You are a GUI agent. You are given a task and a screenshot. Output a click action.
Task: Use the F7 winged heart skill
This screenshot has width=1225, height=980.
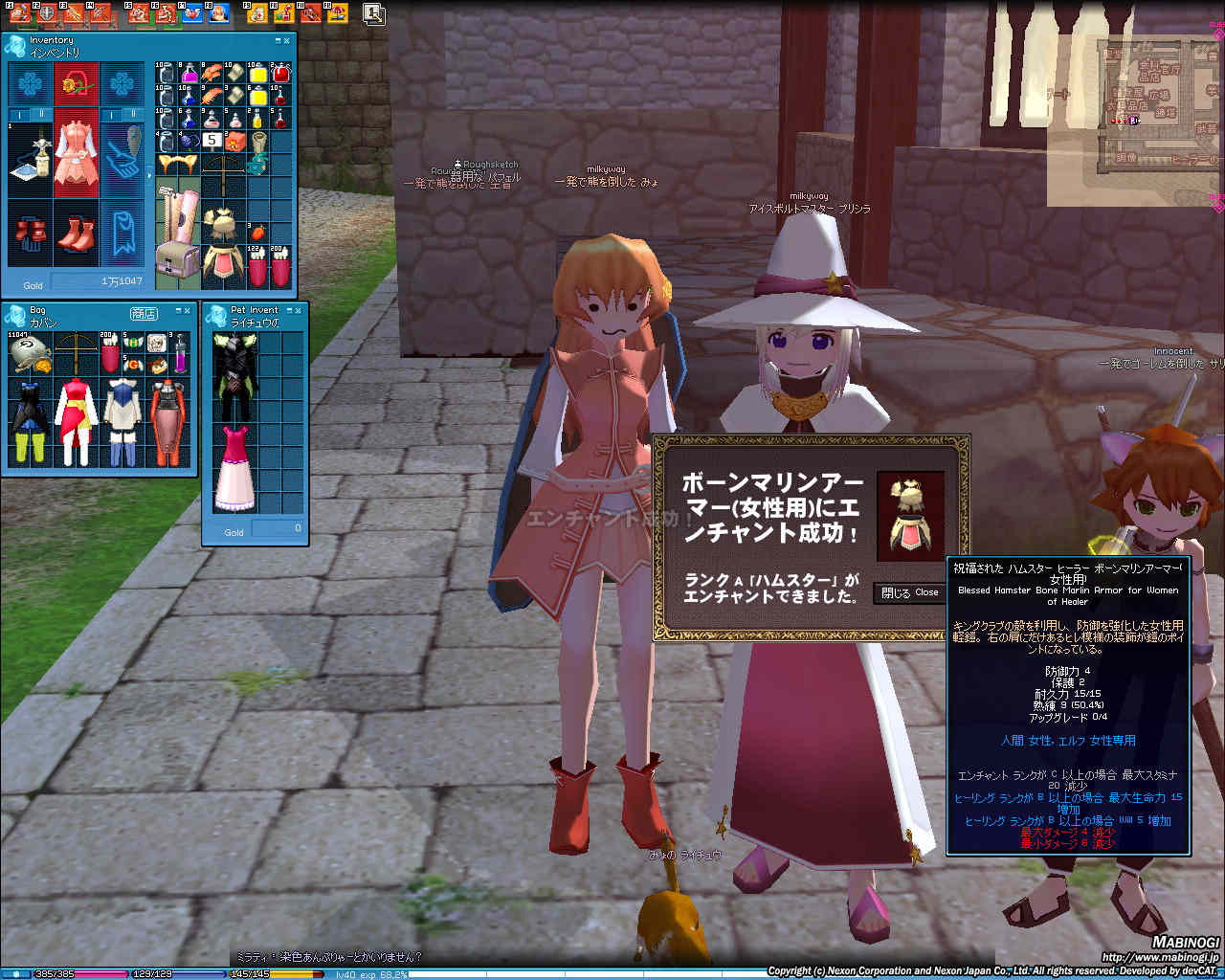click(x=192, y=13)
